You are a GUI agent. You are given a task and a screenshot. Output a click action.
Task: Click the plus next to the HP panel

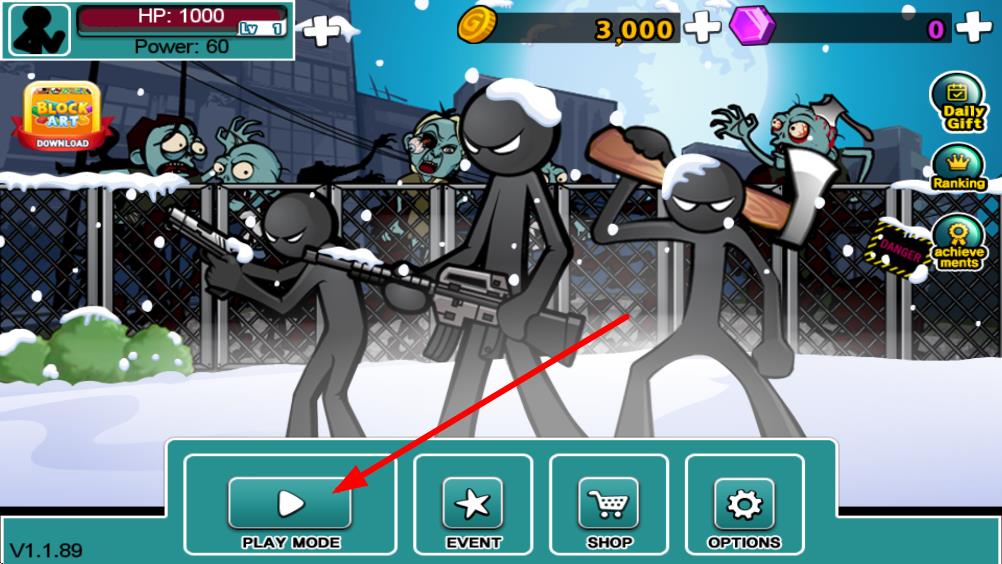click(x=321, y=31)
